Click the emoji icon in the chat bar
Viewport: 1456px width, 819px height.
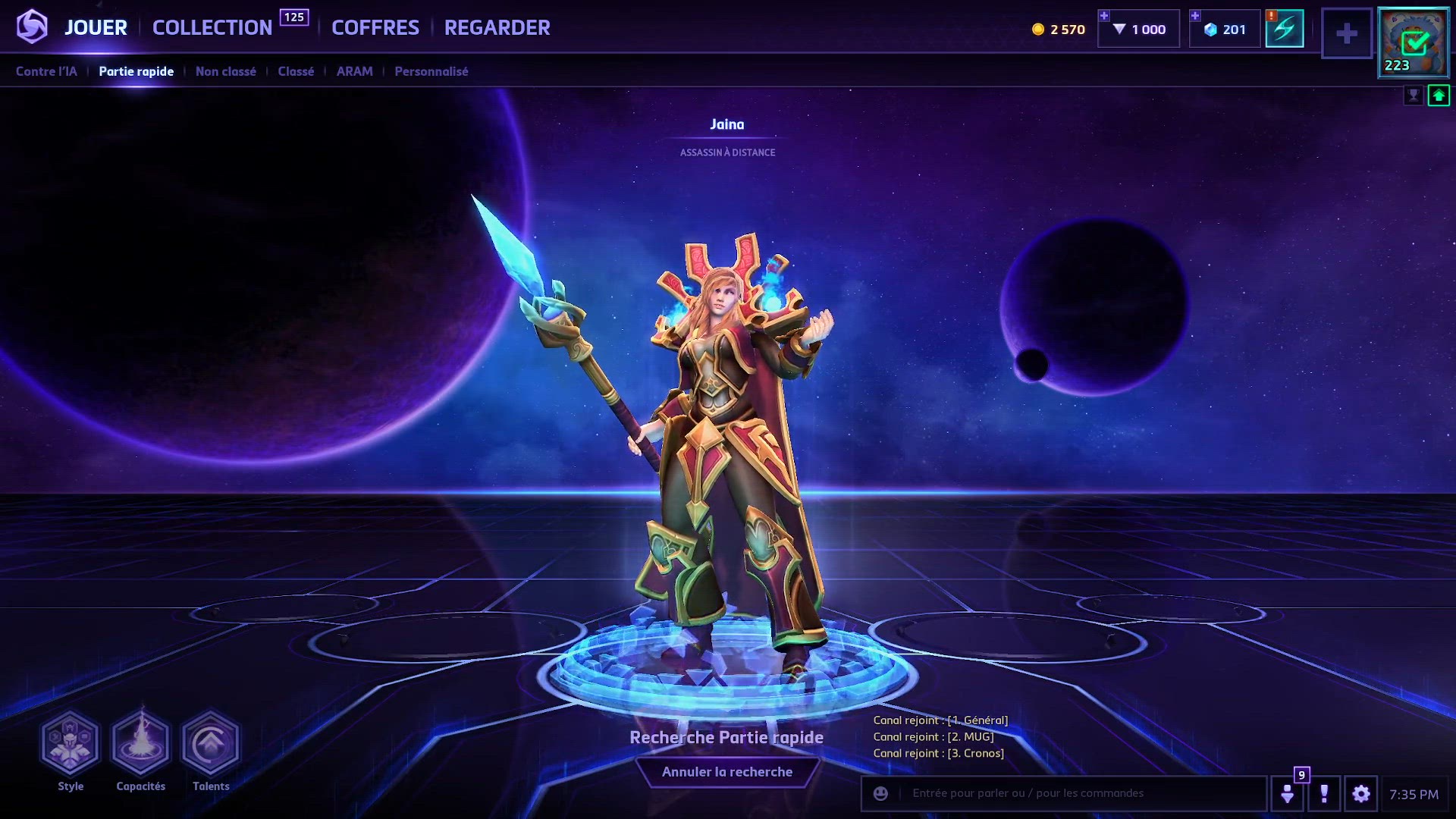point(880,794)
